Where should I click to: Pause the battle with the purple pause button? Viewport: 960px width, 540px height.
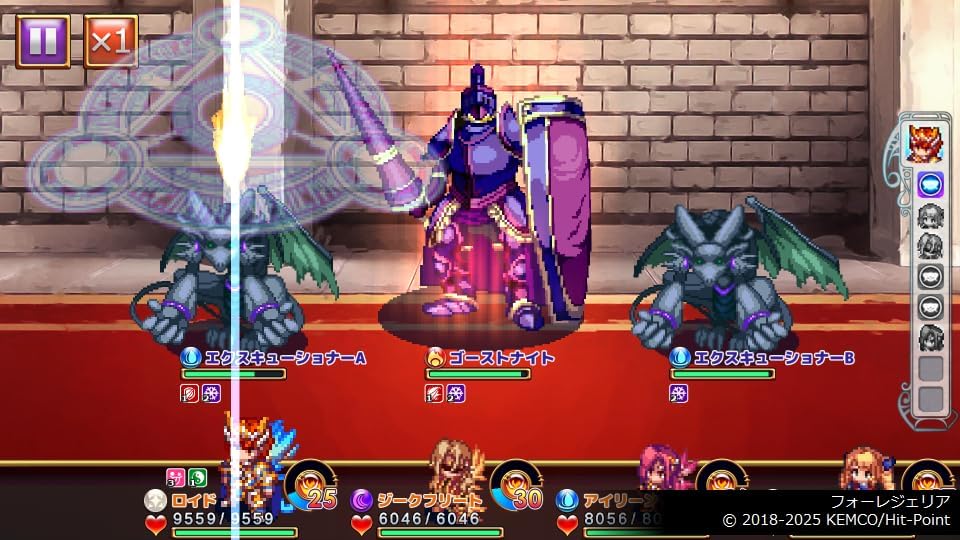click(42, 41)
